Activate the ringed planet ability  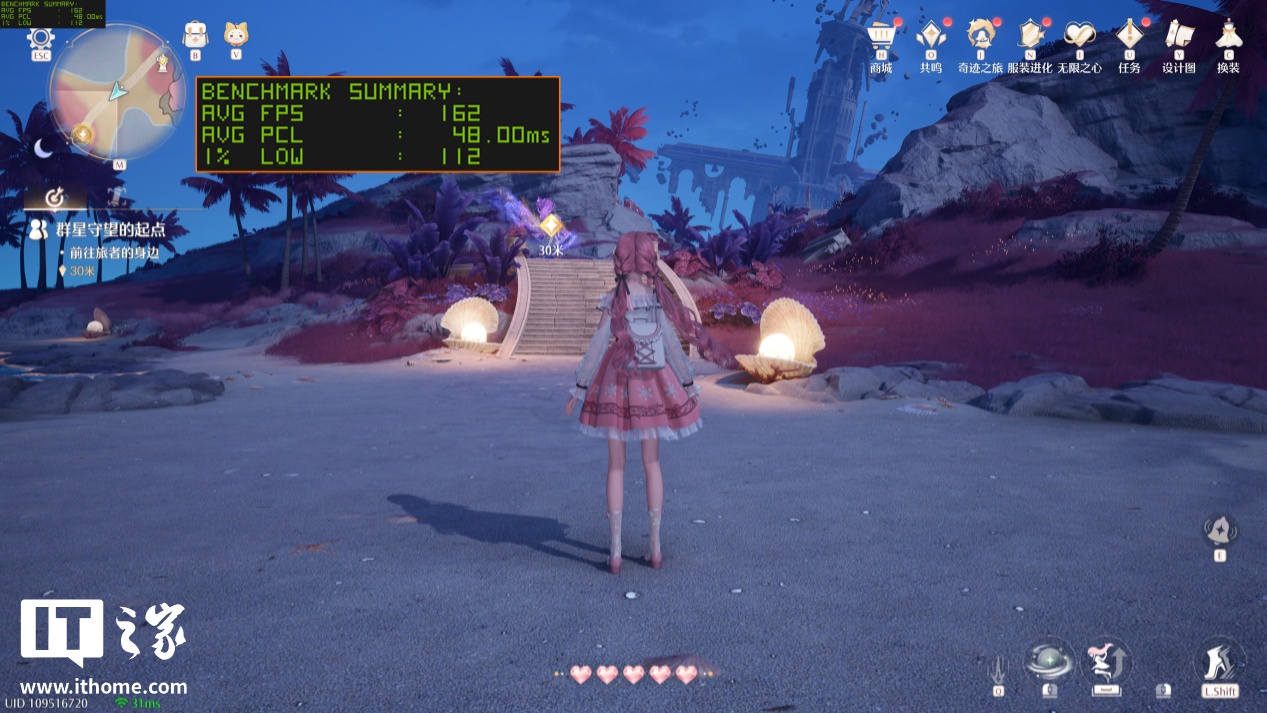tap(1049, 661)
